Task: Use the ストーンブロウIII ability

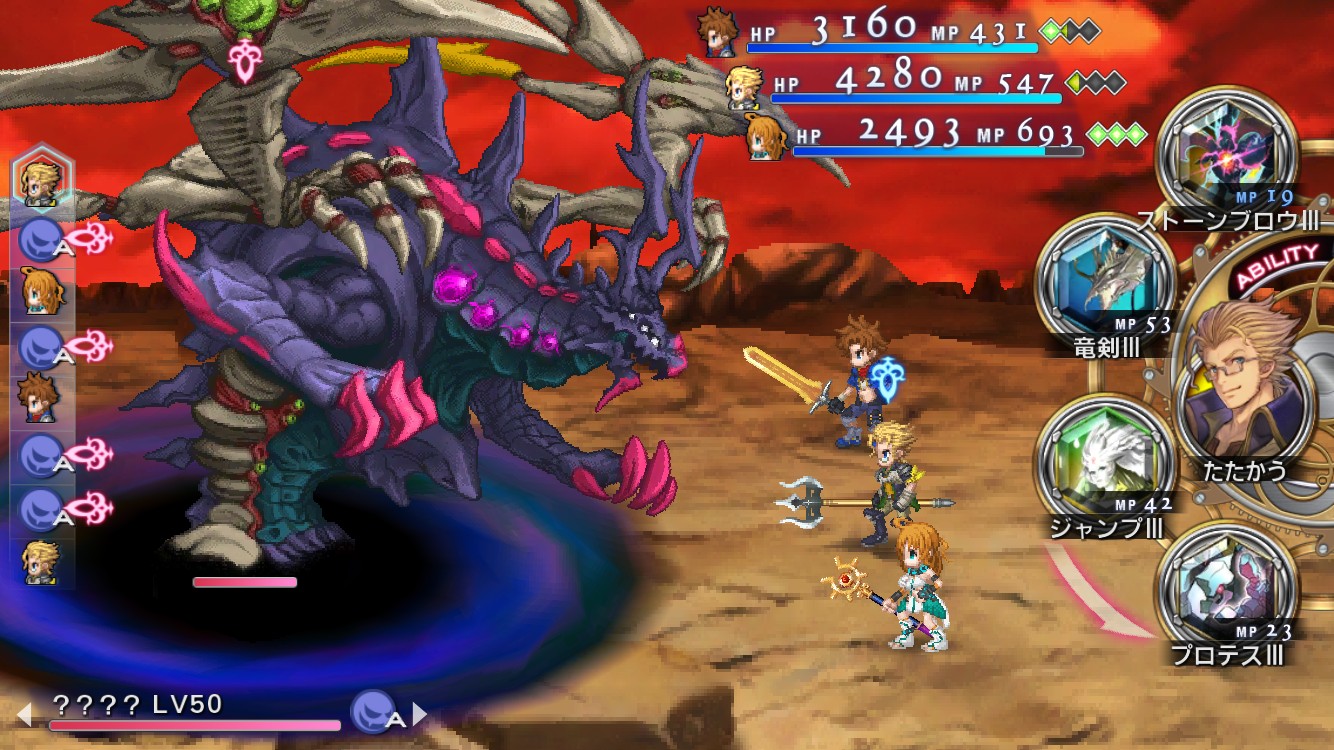Action: point(1226,157)
